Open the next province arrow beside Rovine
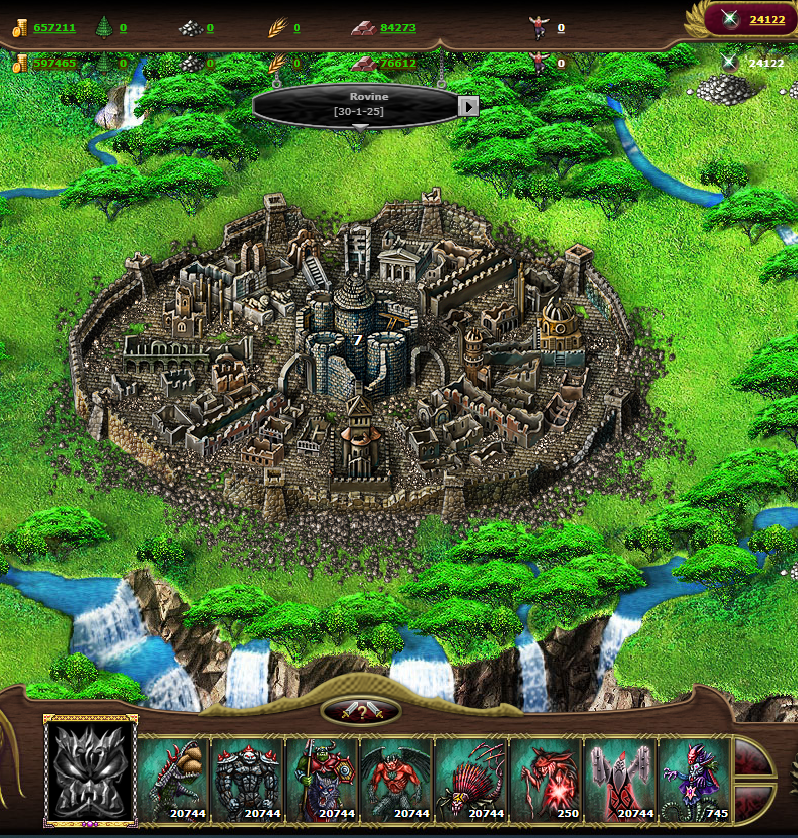 tap(468, 105)
